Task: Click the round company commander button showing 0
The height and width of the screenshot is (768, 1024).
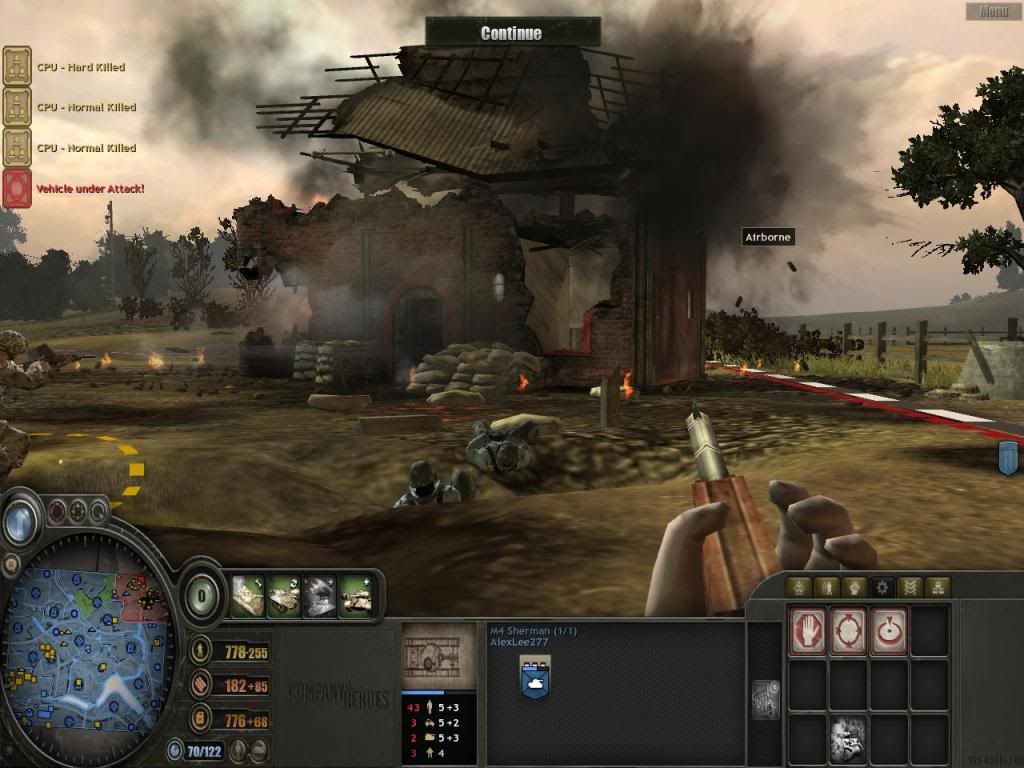Action: pyautogui.click(x=201, y=595)
